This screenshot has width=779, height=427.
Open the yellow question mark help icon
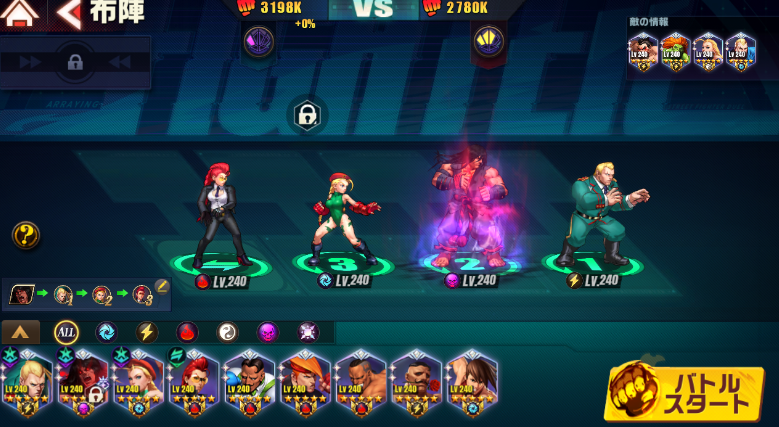26,235
